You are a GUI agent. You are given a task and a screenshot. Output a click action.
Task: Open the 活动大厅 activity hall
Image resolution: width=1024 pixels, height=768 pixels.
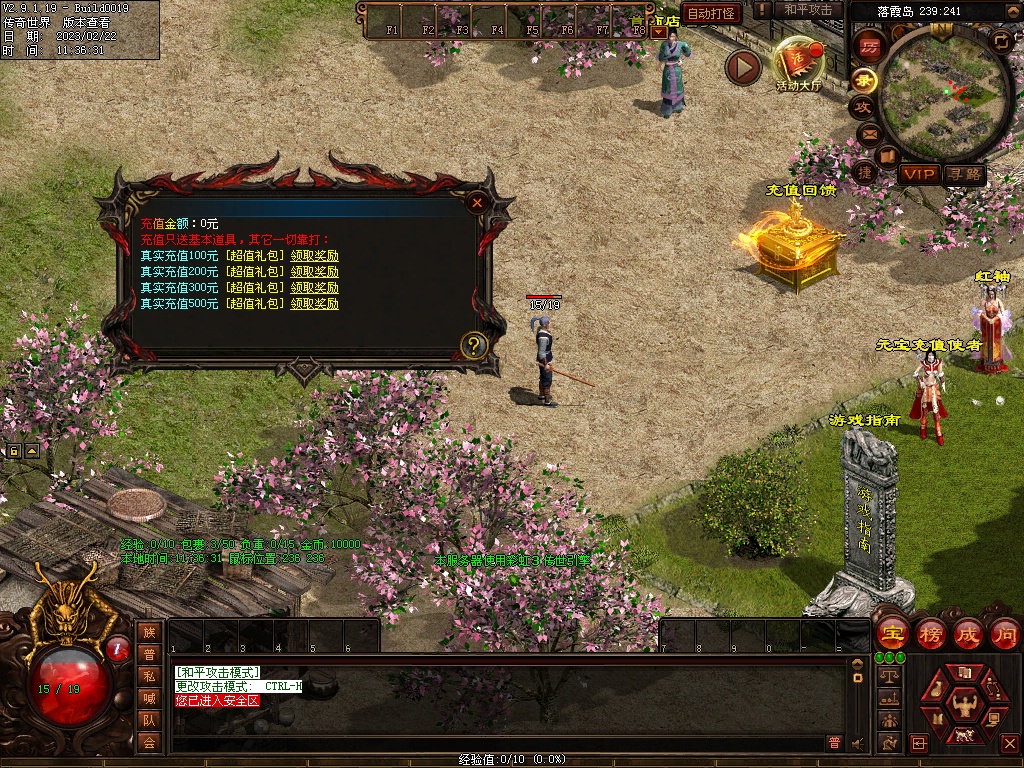797,63
